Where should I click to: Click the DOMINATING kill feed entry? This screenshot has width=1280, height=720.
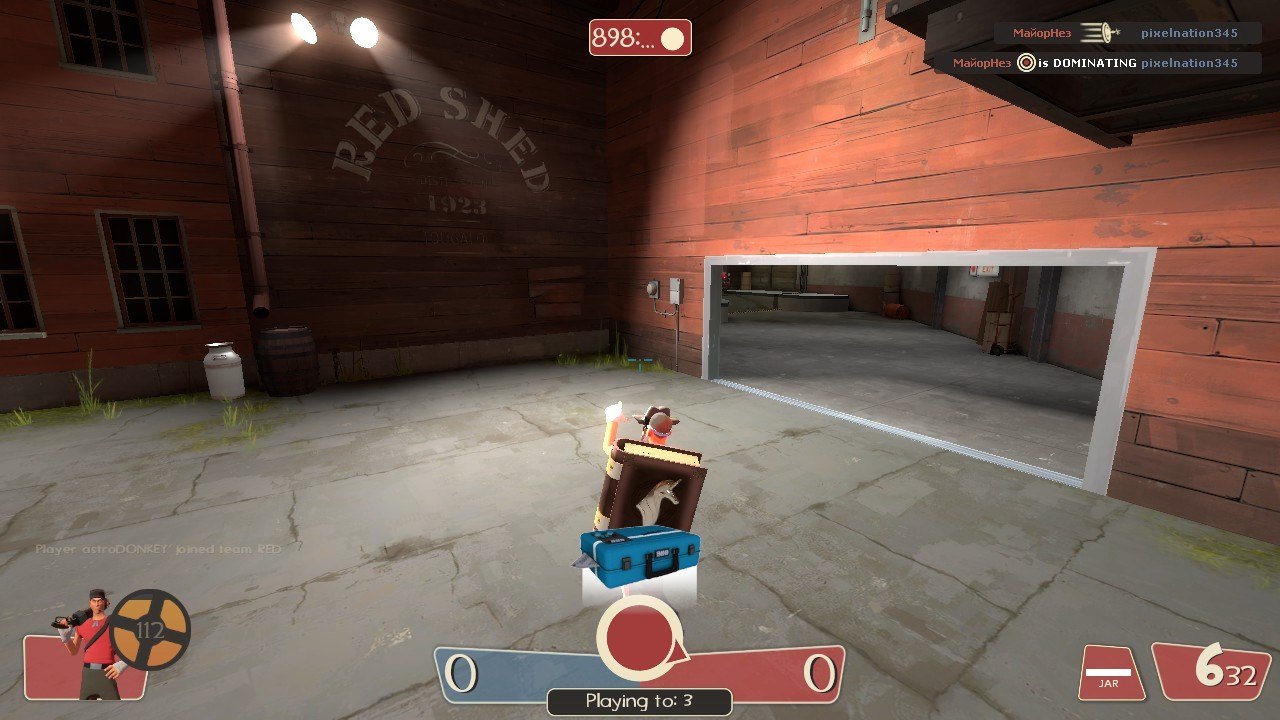1093,63
